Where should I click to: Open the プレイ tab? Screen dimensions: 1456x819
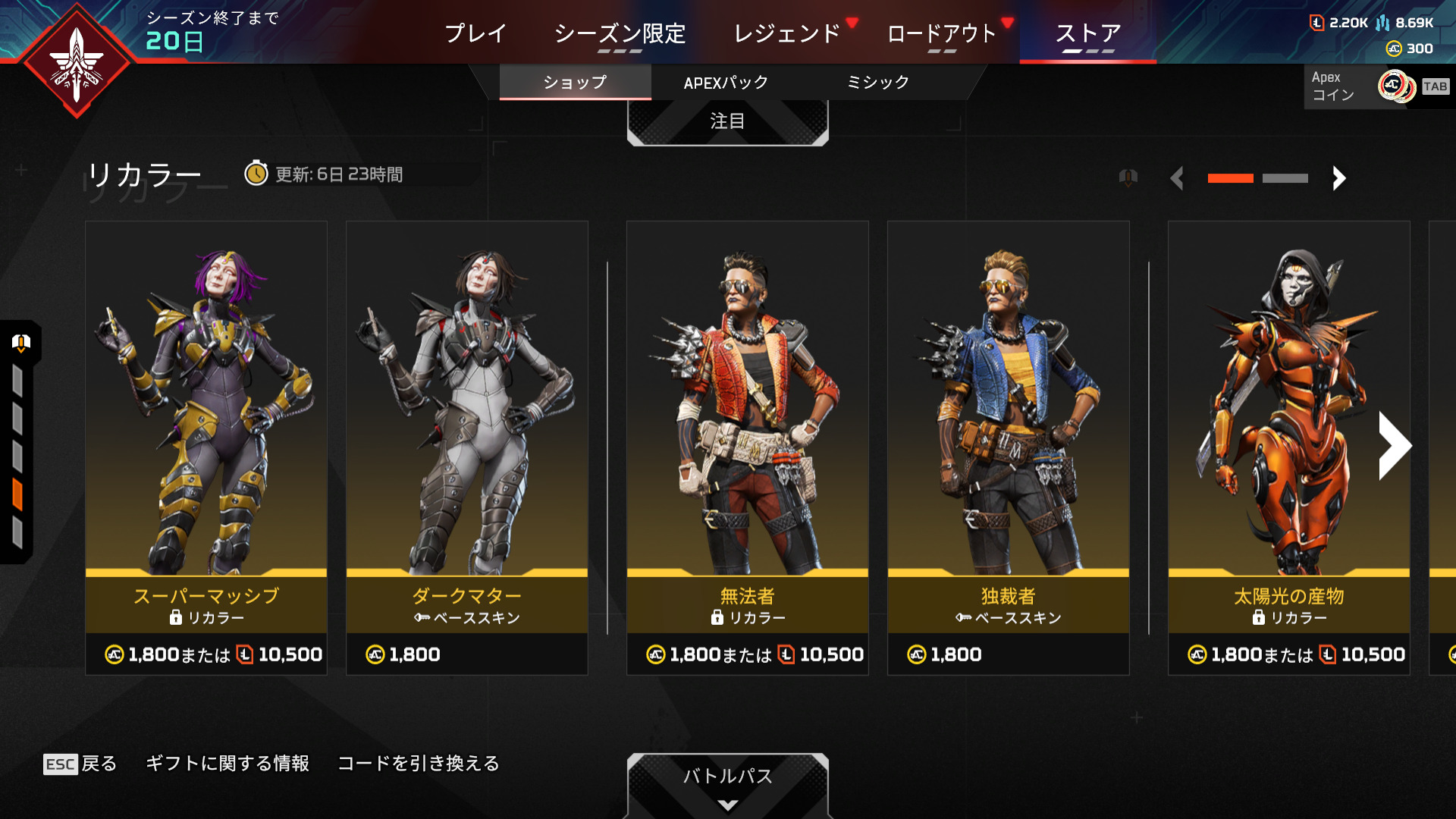(x=475, y=33)
